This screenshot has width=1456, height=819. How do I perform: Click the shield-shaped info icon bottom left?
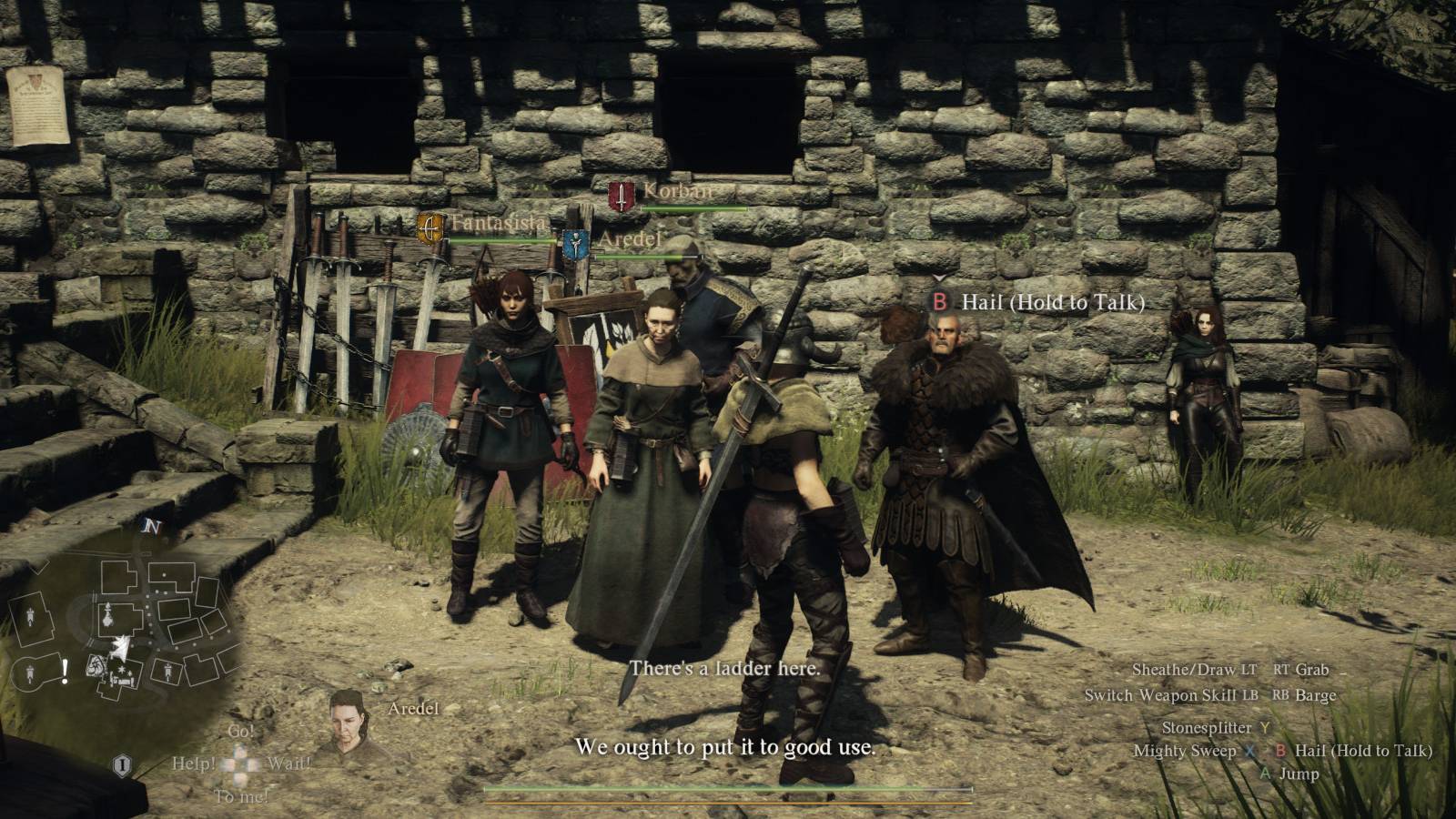click(122, 765)
